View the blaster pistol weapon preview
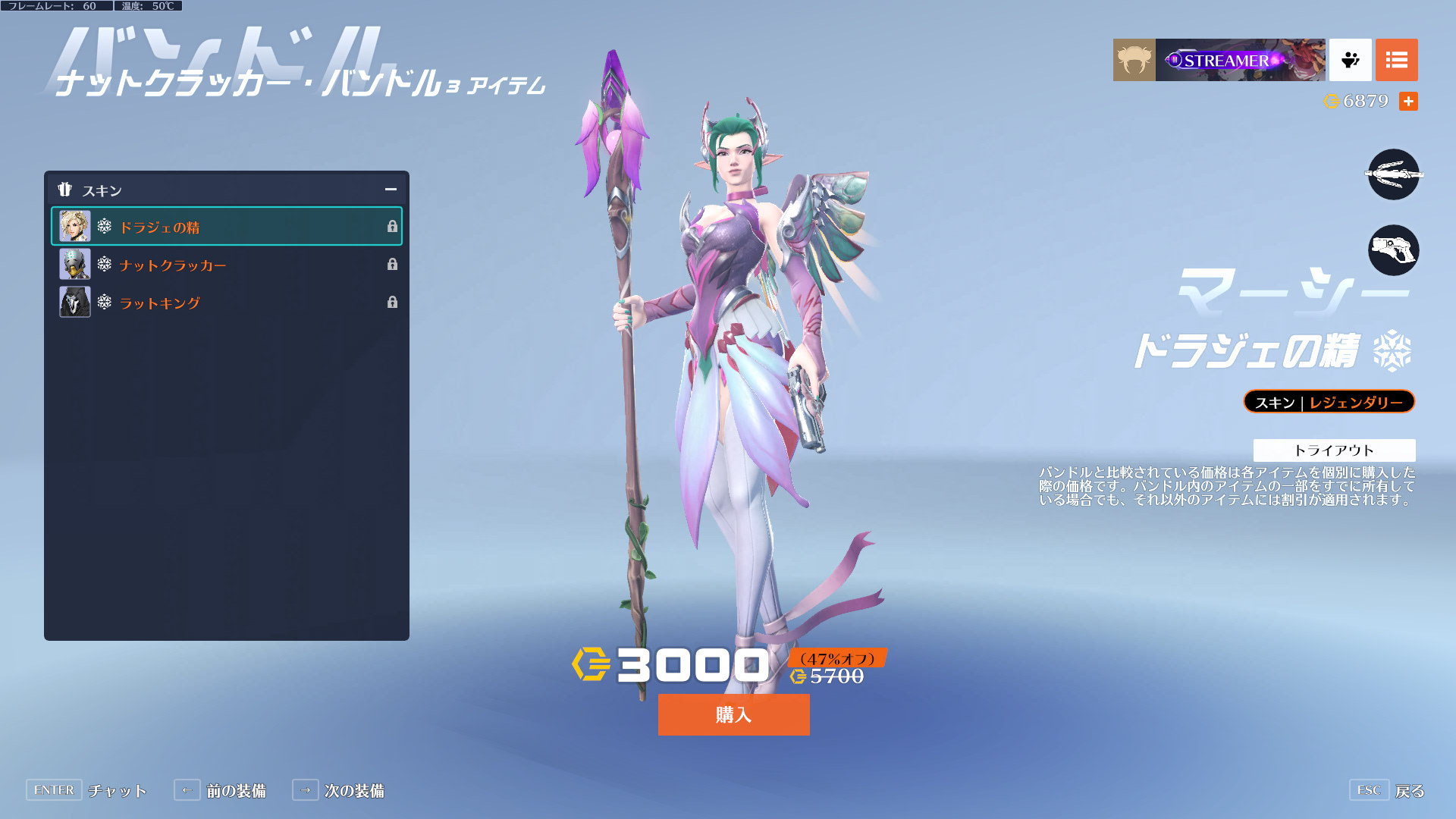Image resolution: width=1456 pixels, height=819 pixels. pos(1393,250)
